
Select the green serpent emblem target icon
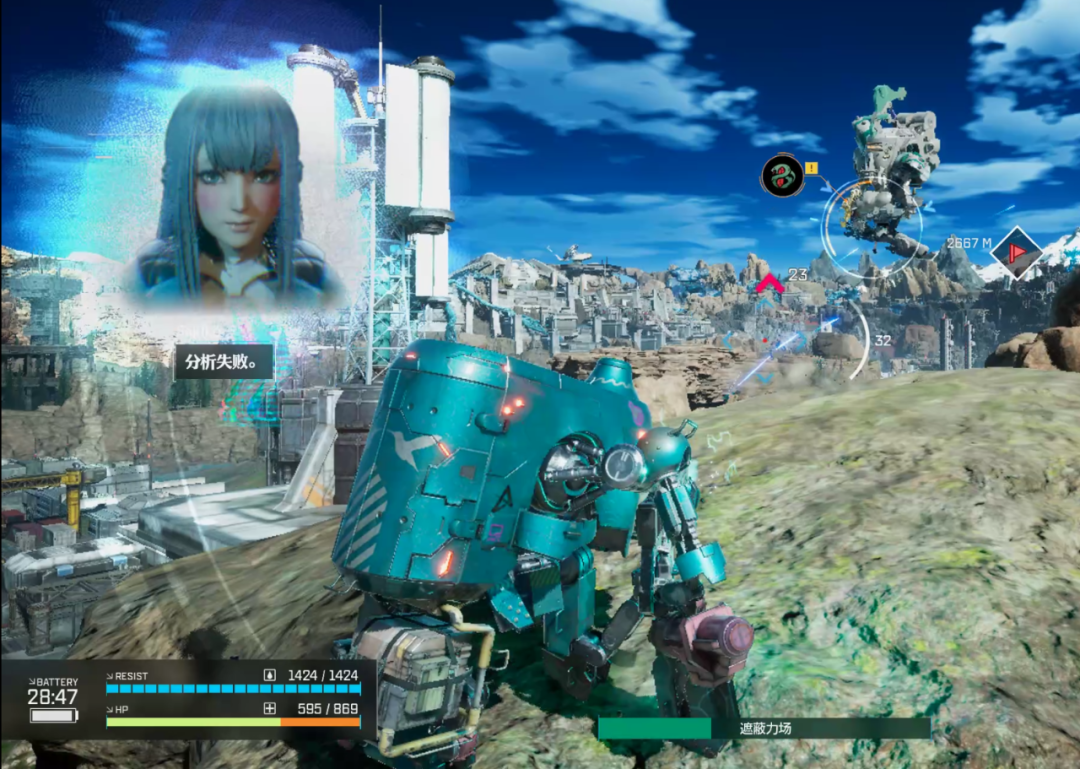(x=783, y=176)
